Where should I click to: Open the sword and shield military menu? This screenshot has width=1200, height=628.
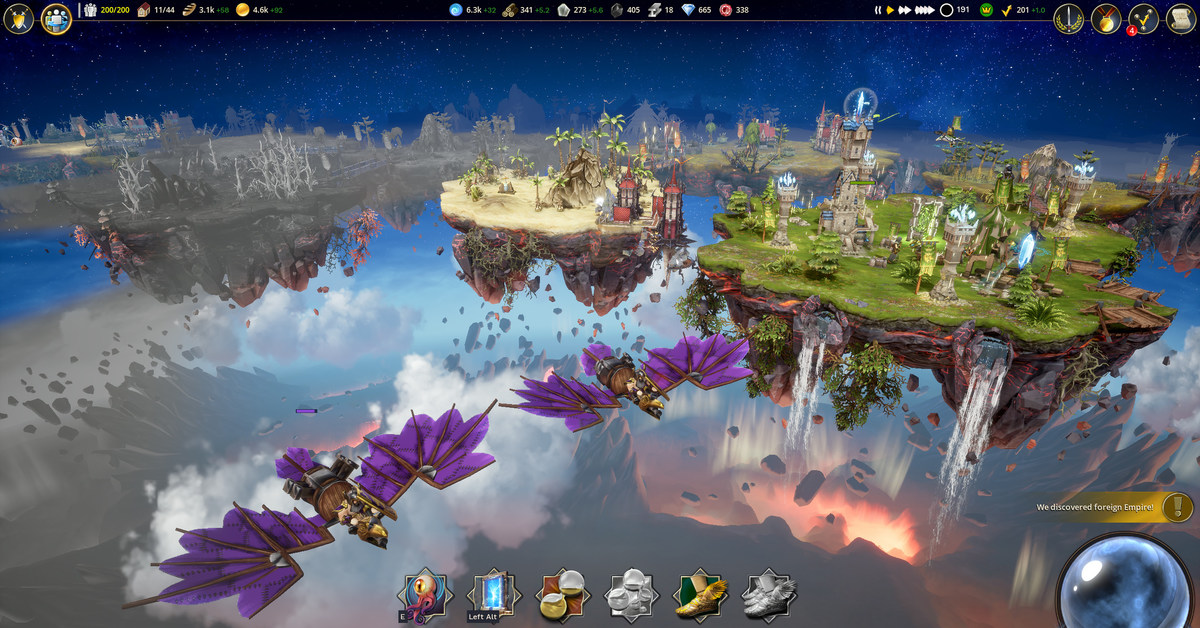pos(19,18)
